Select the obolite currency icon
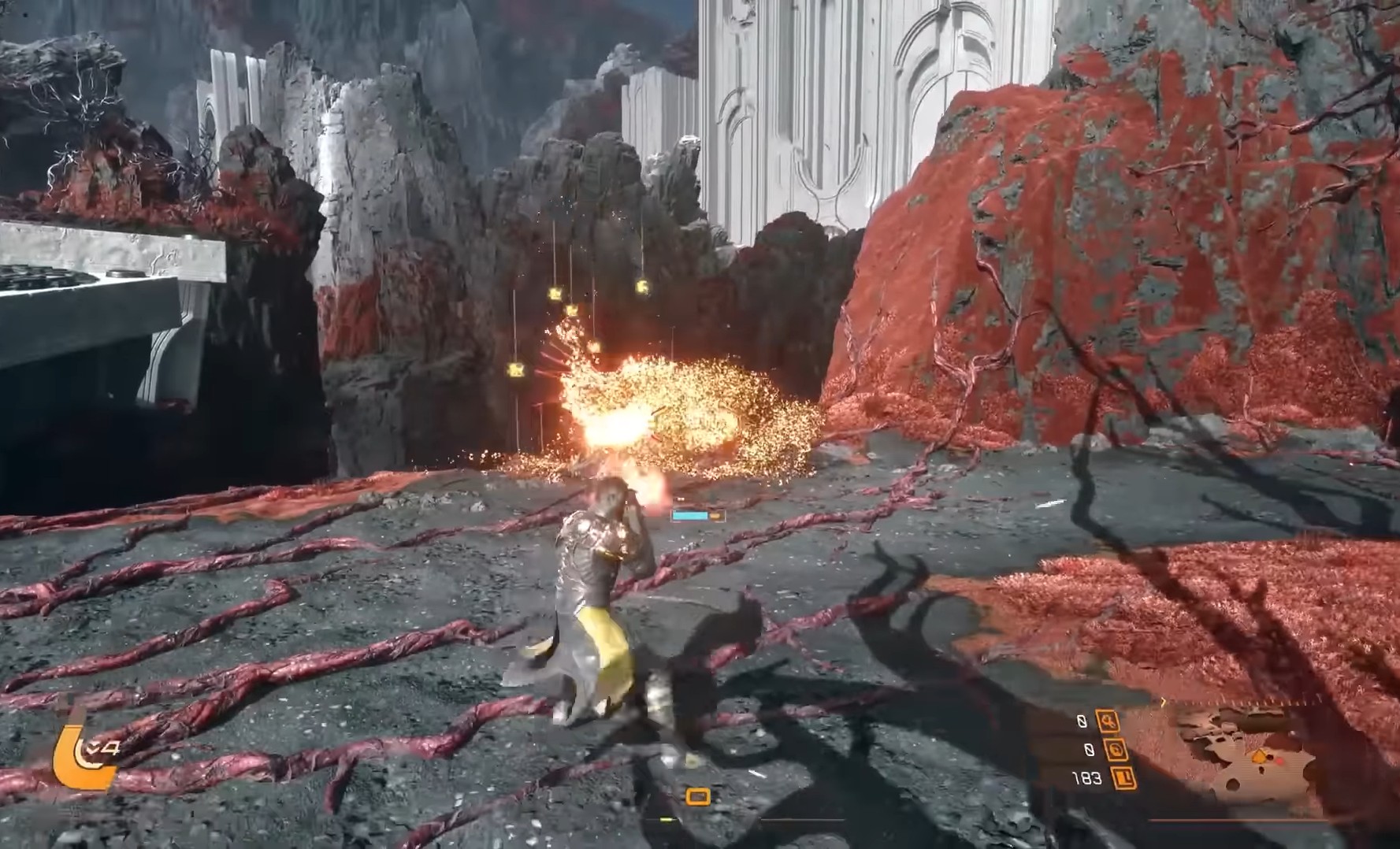The image size is (1400, 849). coord(1123,778)
